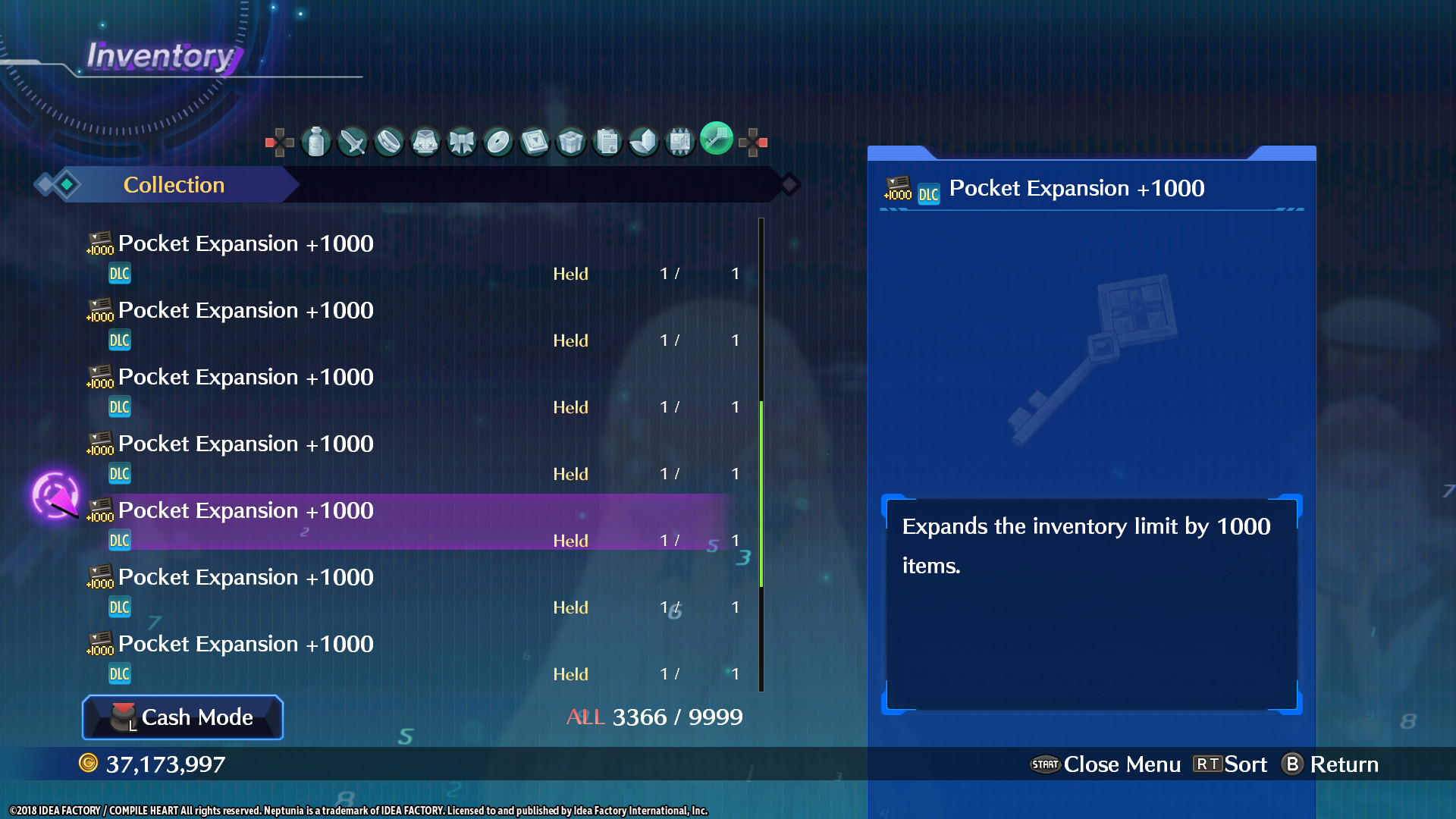Viewport: 1456px width, 819px height.
Task: Click the documents plans category icon
Action: 607,141
